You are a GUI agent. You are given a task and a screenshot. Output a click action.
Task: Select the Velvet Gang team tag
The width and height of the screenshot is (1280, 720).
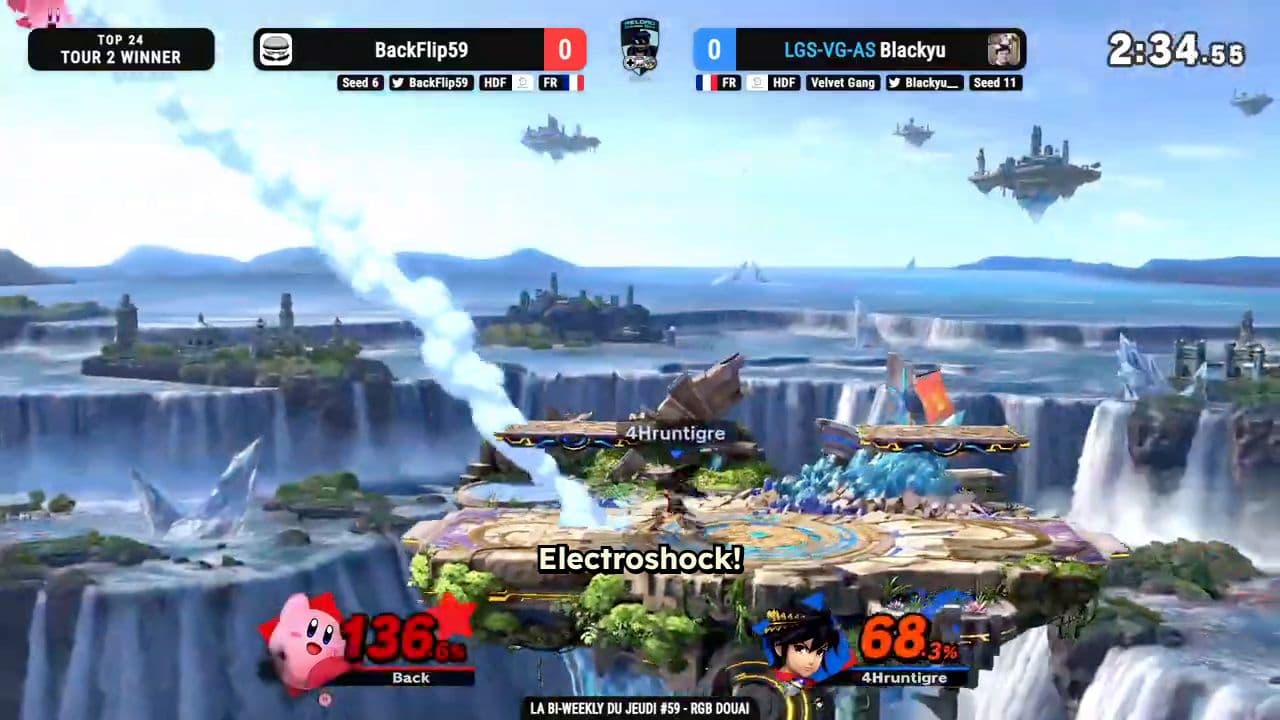click(843, 83)
